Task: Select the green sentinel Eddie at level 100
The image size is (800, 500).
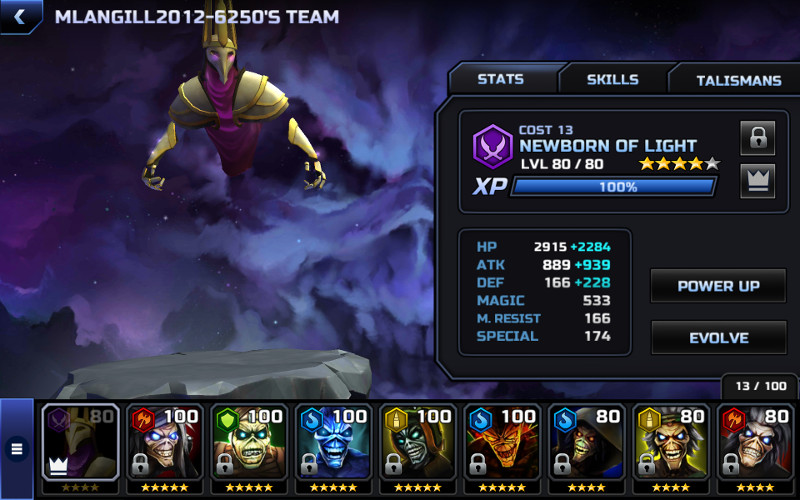Action: [x=249, y=443]
